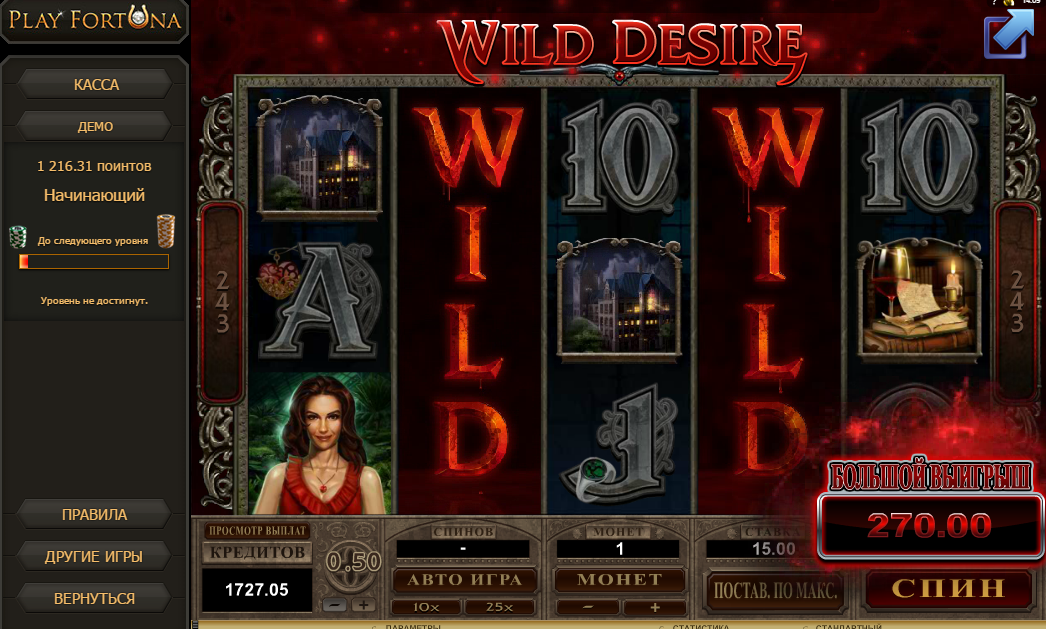Place max bet with Постав. по макс.
Screen dimensions: 1046x629
point(774,590)
